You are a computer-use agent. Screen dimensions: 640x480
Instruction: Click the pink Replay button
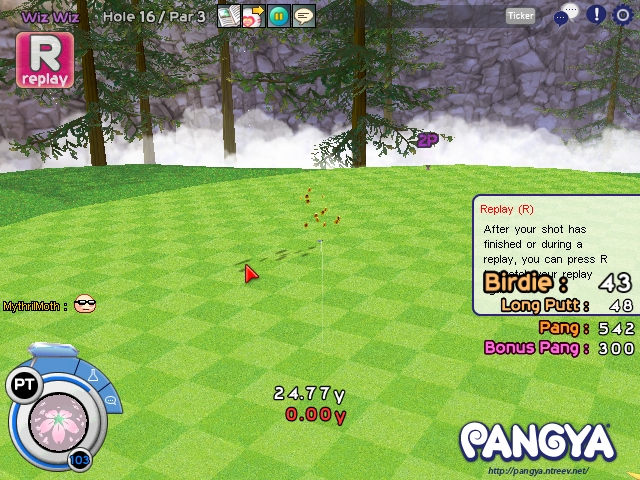[44, 60]
